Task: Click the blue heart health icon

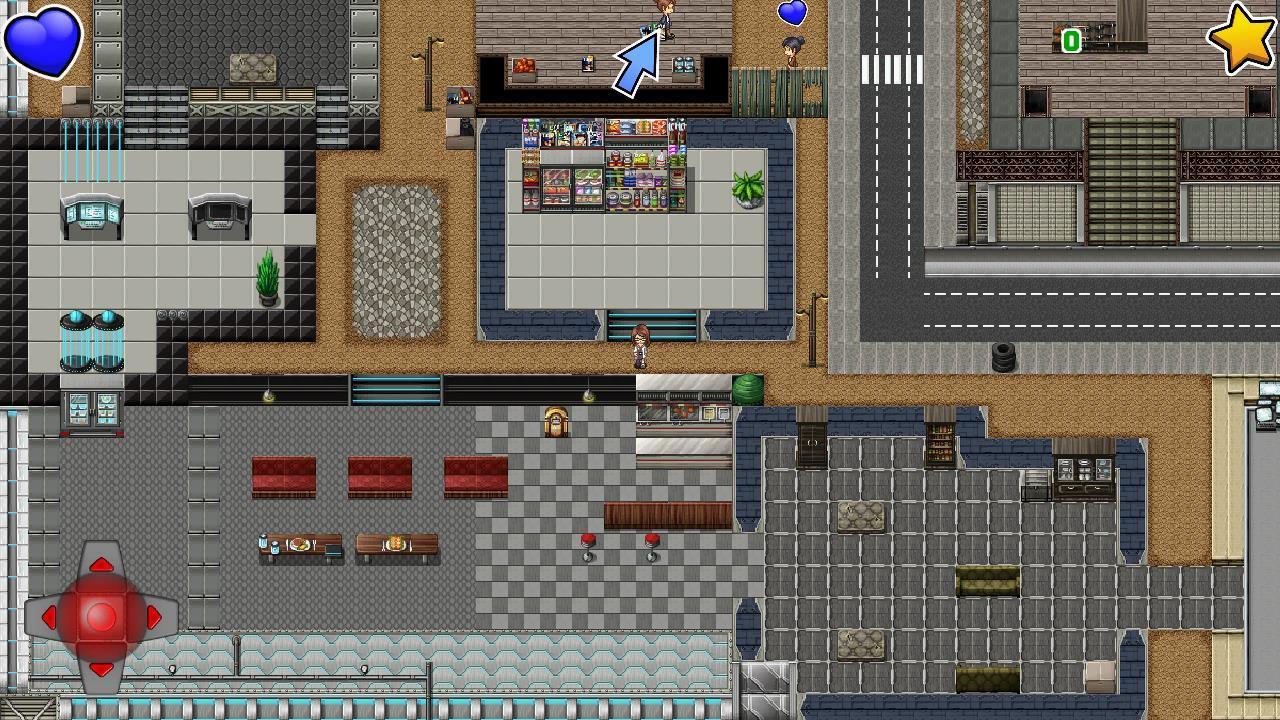Action: pos(42,40)
